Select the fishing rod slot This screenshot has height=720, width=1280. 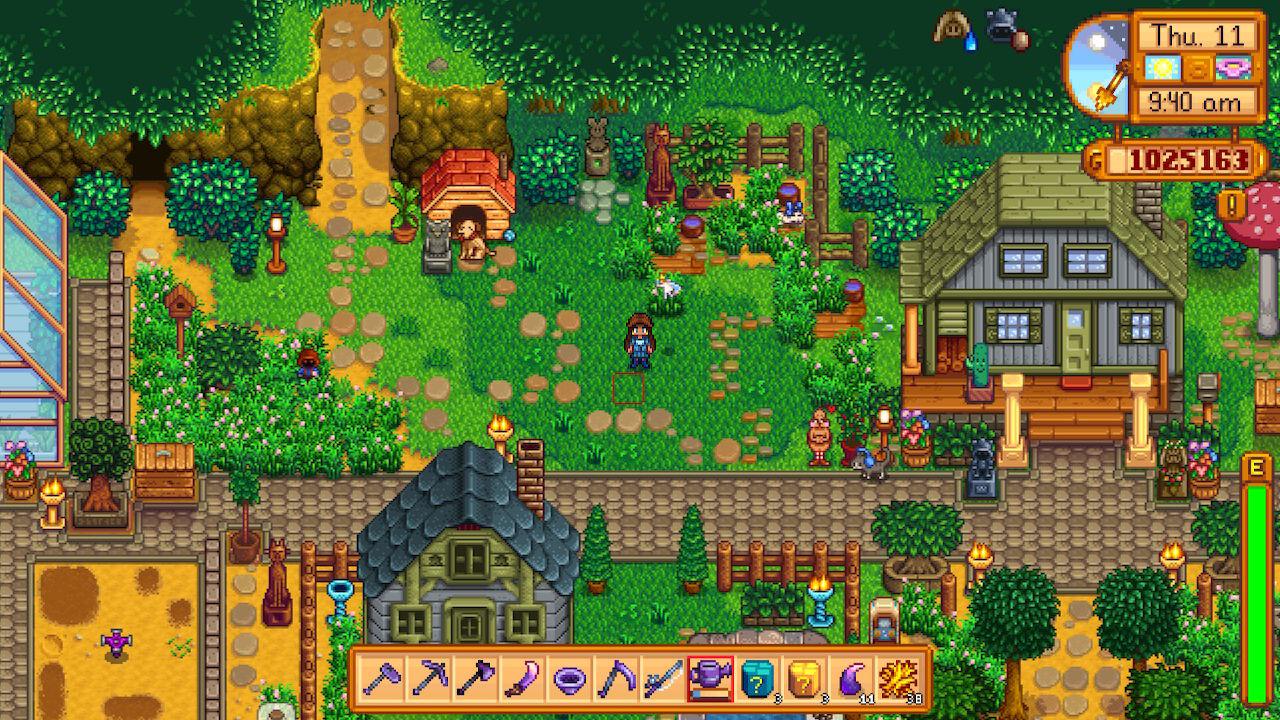(x=662, y=679)
